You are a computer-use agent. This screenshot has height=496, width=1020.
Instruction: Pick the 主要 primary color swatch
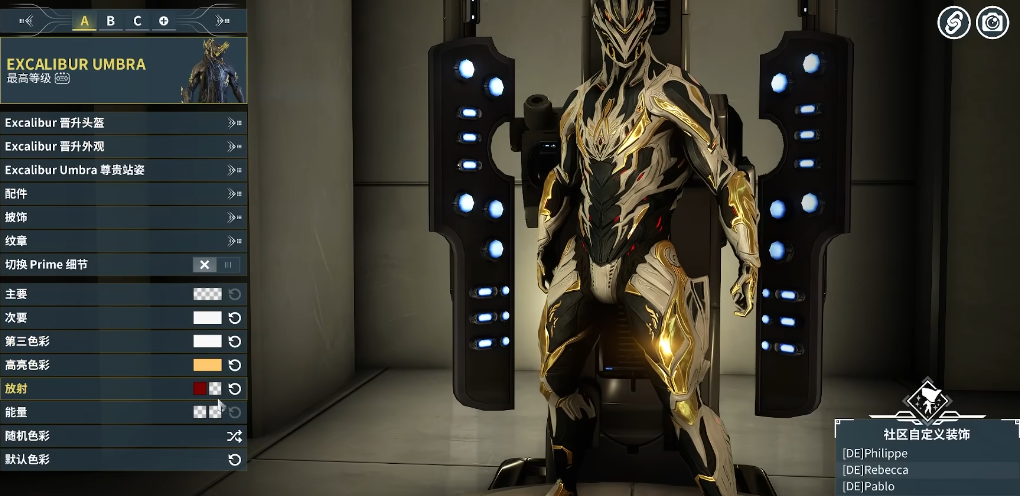[x=207, y=294]
